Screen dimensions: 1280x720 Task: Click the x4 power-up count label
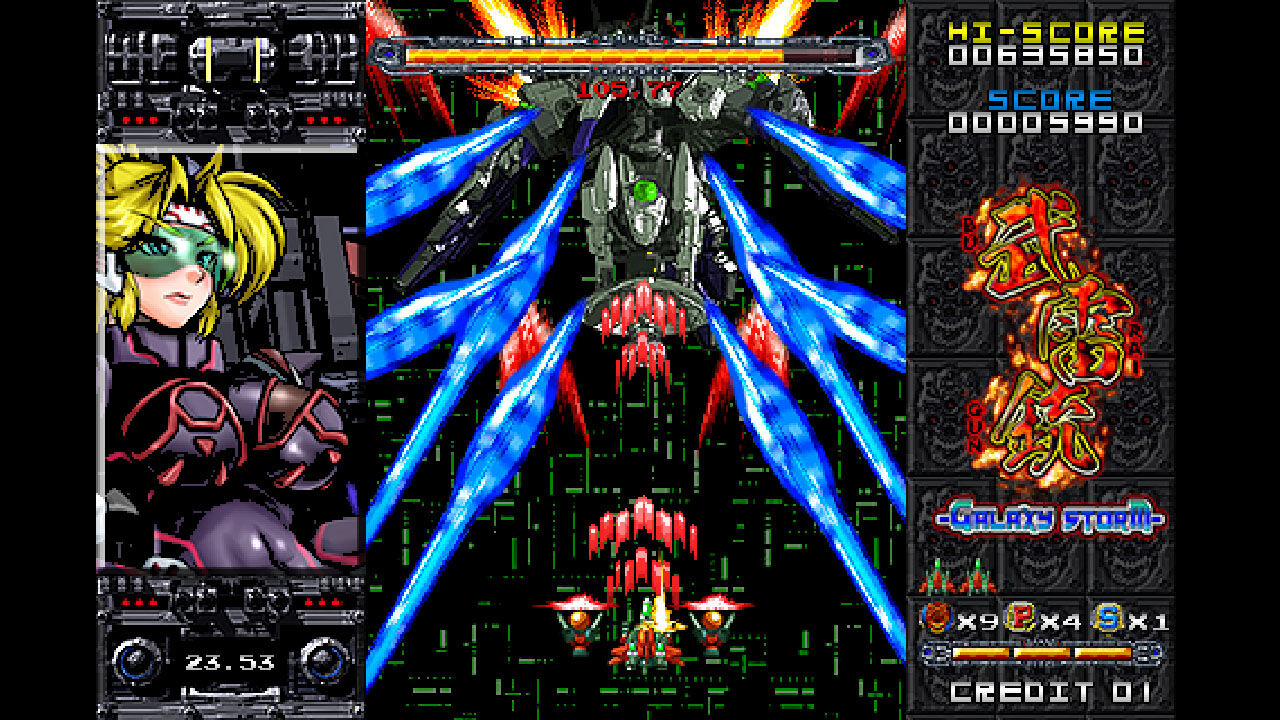pyautogui.click(x=1062, y=620)
